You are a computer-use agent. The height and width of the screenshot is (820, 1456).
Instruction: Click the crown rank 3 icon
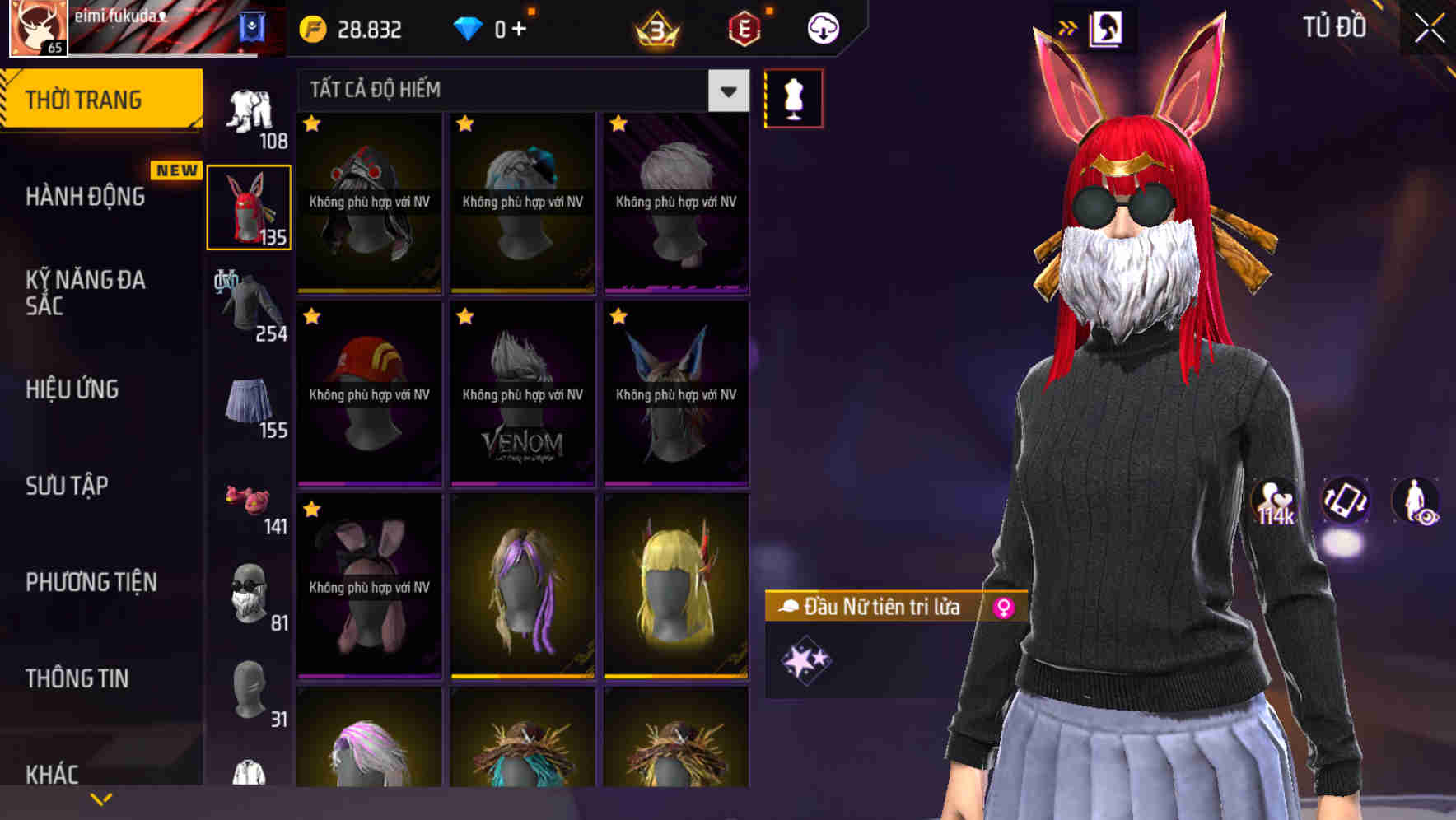(656, 27)
